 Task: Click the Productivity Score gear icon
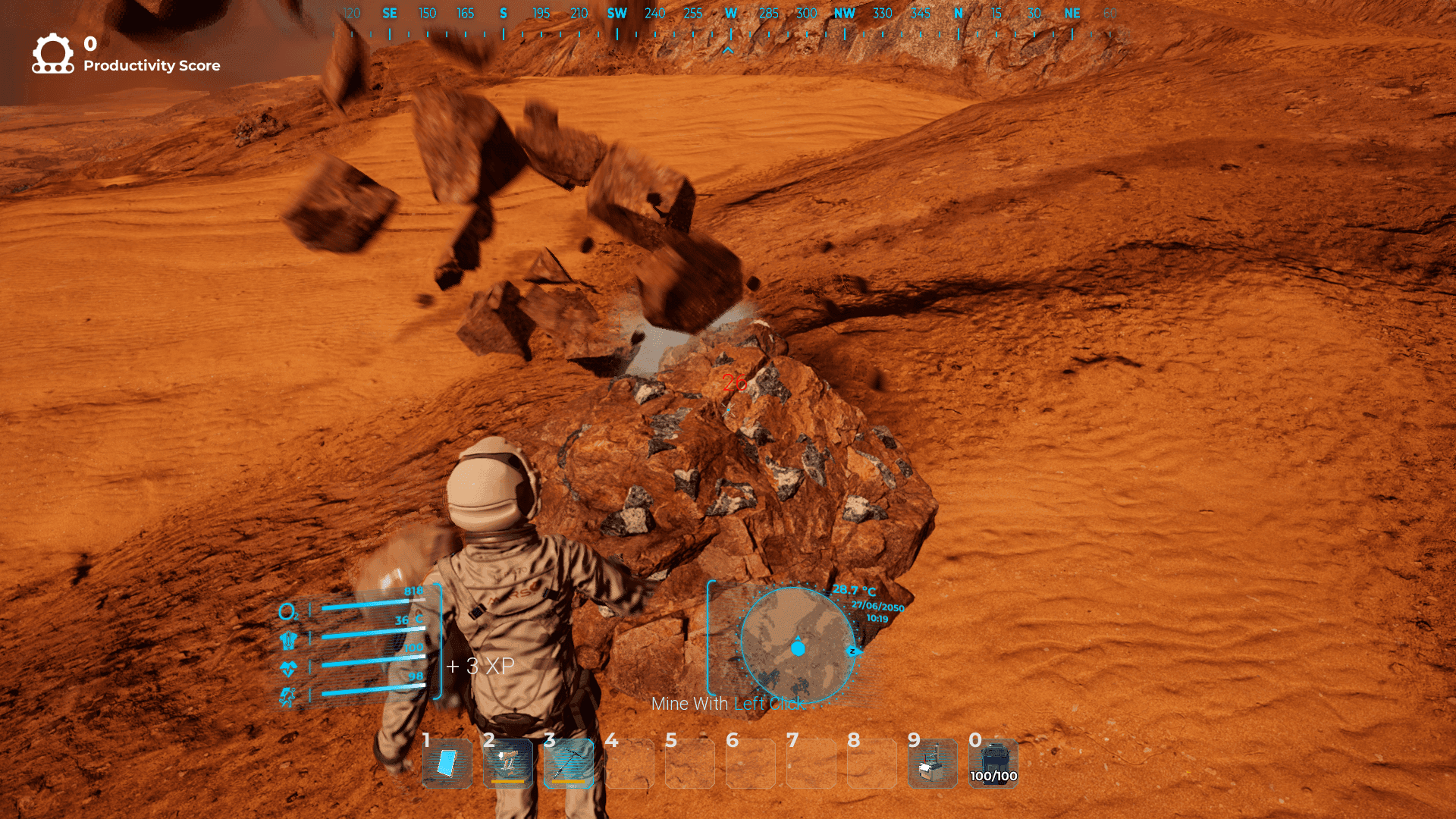[53, 54]
